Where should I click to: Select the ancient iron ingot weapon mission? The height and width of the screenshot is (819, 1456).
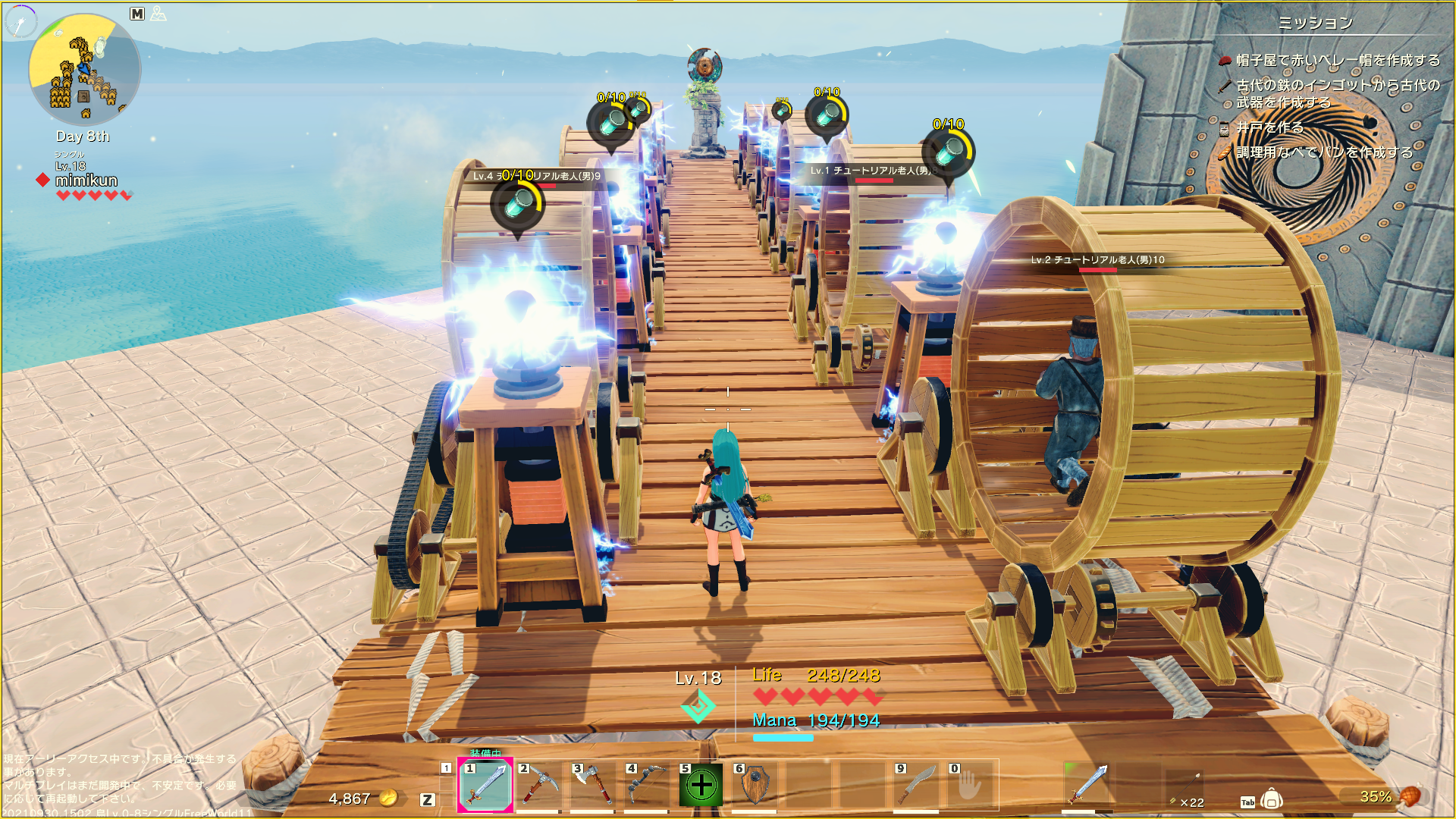point(1338,93)
